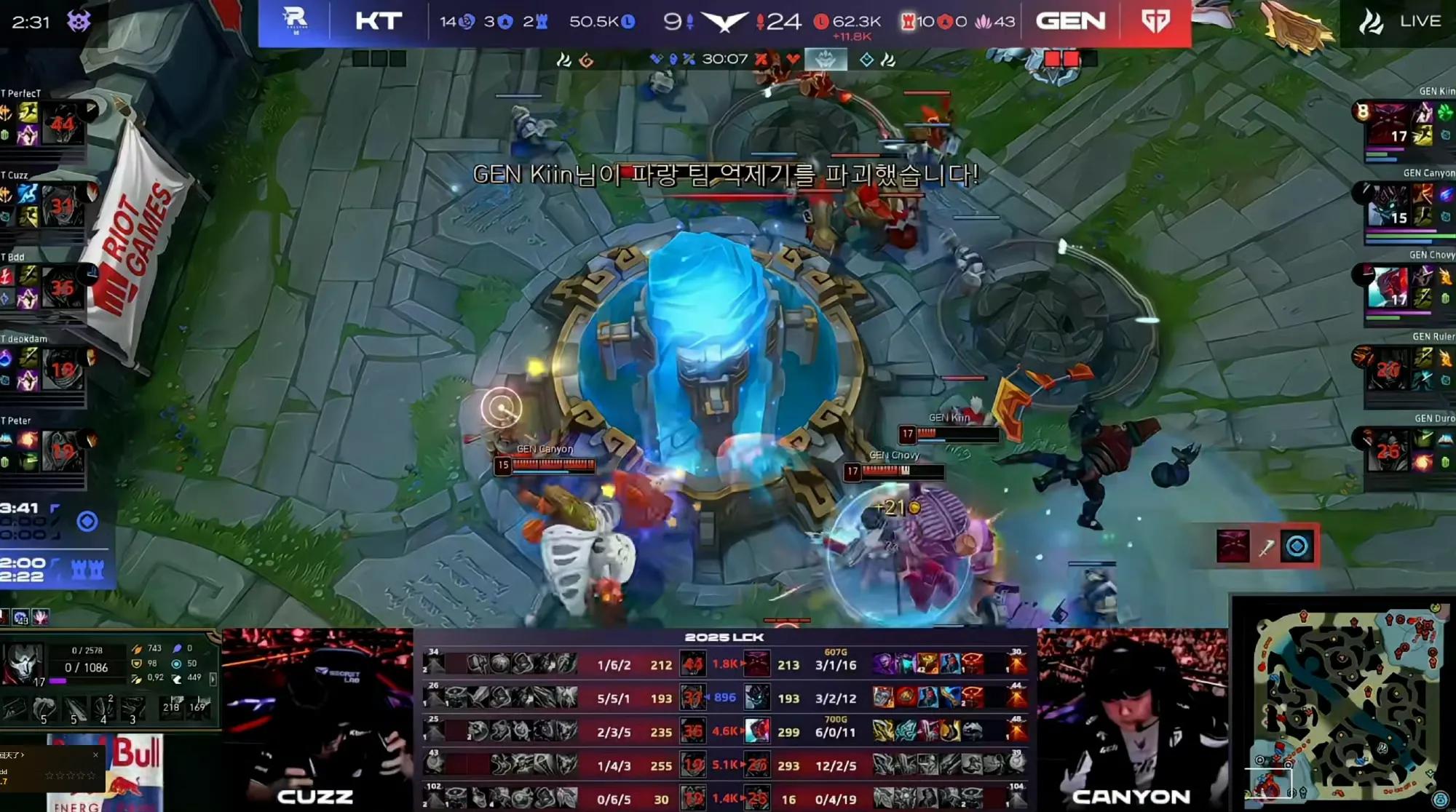Select GEN Duro's champion portrait

(x=1388, y=450)
